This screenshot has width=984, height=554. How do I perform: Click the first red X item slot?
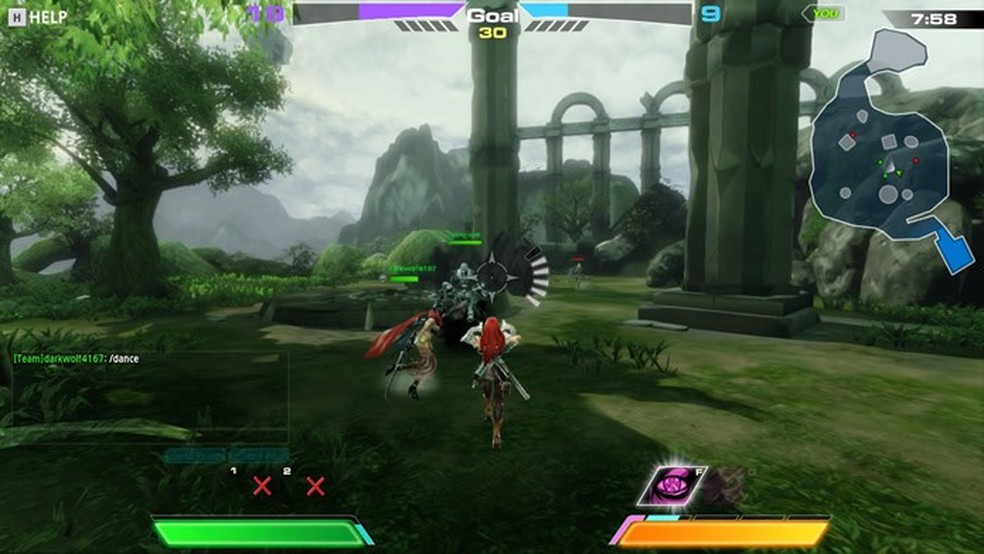pyautogui.click(x=262, y=487)
